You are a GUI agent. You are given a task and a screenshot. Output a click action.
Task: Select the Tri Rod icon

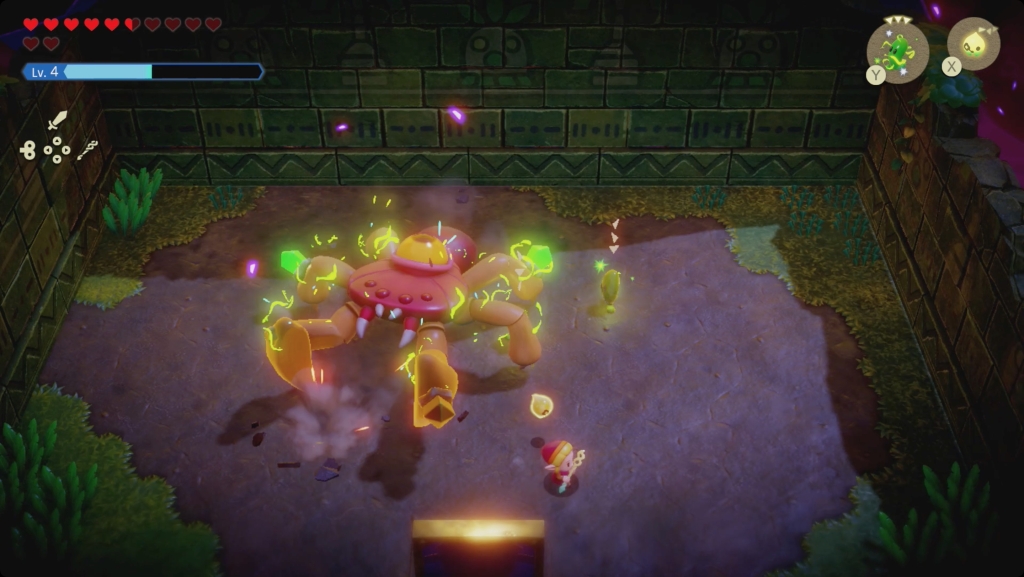click(87, 150)
